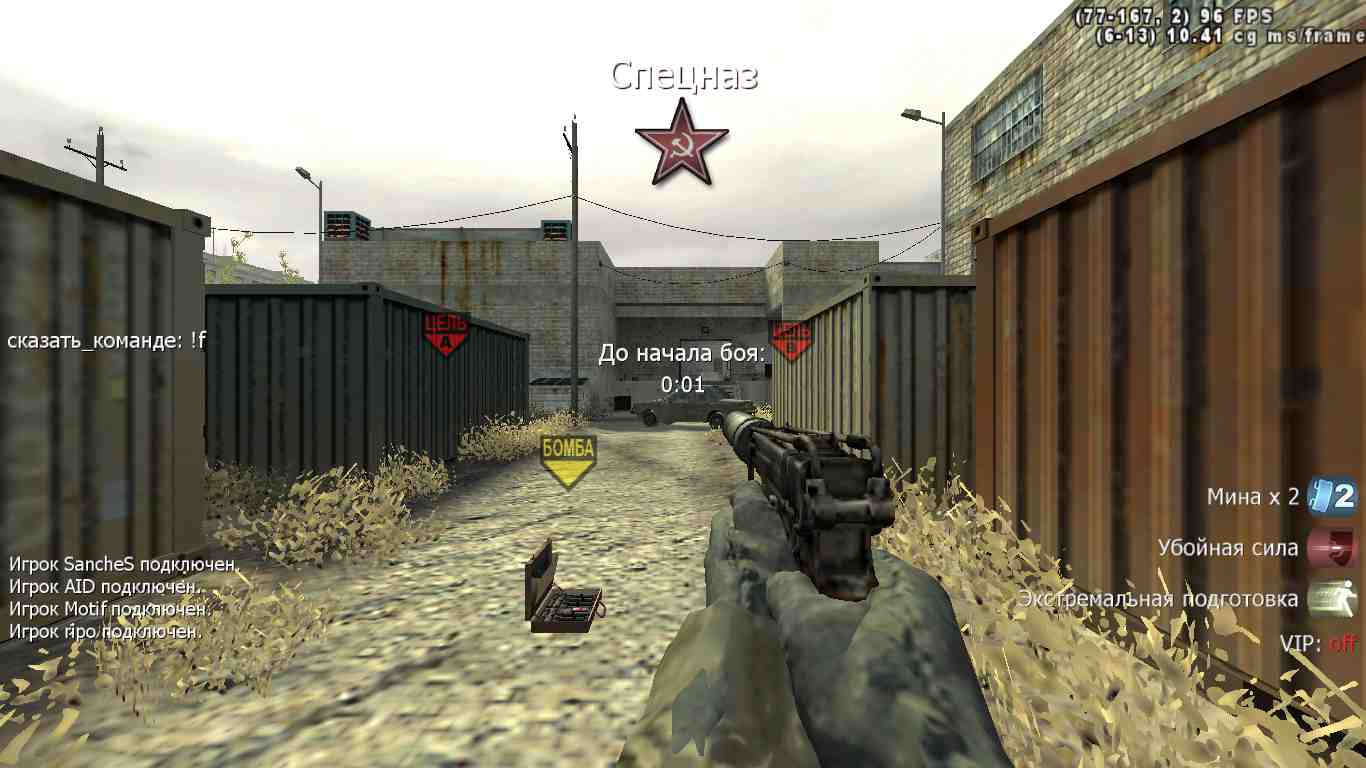Screen dimensions: 1366x768
Task: Click the team chat input line
Action: tap(107, 340)
